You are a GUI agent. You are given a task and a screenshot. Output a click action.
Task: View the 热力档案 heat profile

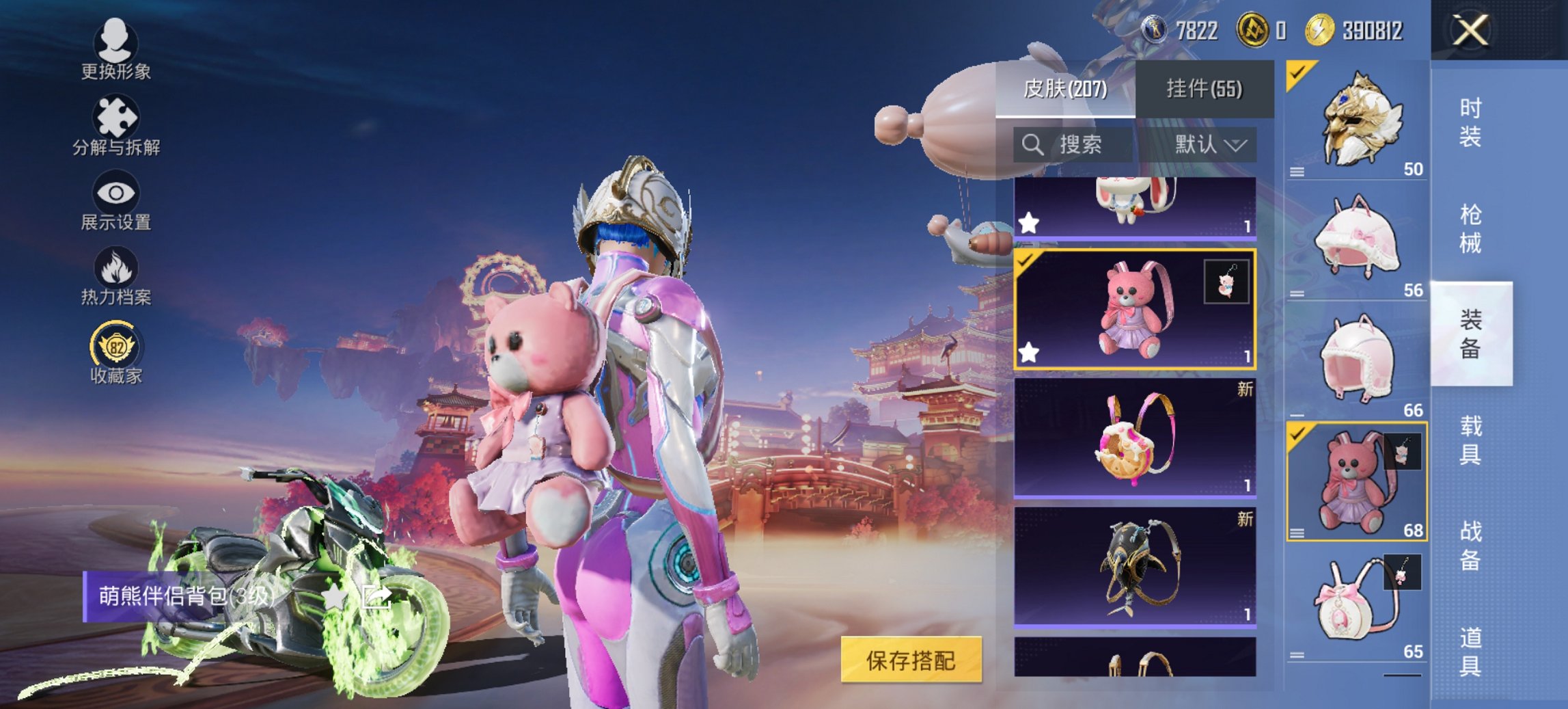(x=116, y=273)
